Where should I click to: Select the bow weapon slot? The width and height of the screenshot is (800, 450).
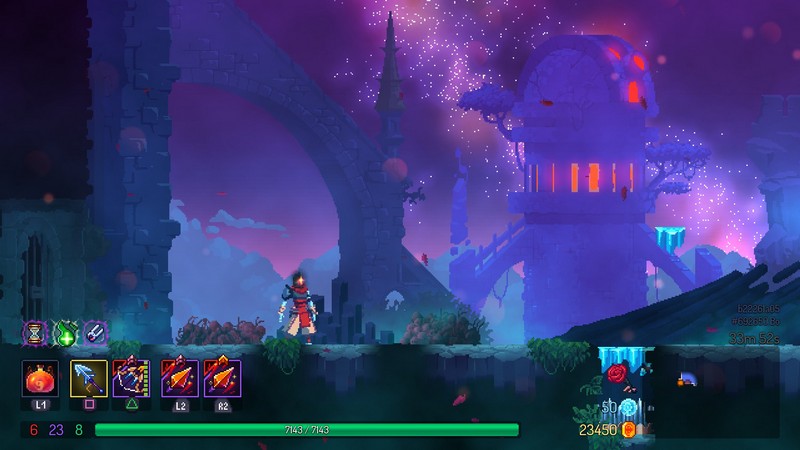[x=131, y=381]
